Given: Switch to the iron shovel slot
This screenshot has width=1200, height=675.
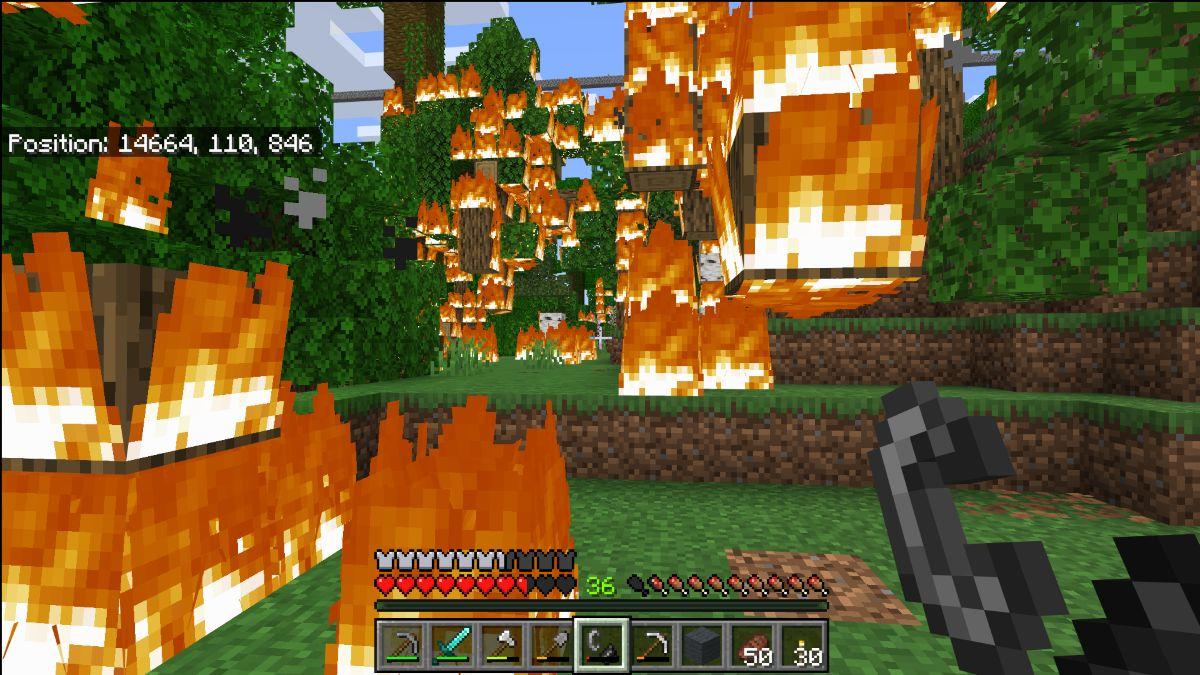Looking at the screenshot, I should click(x=552, y=645).
